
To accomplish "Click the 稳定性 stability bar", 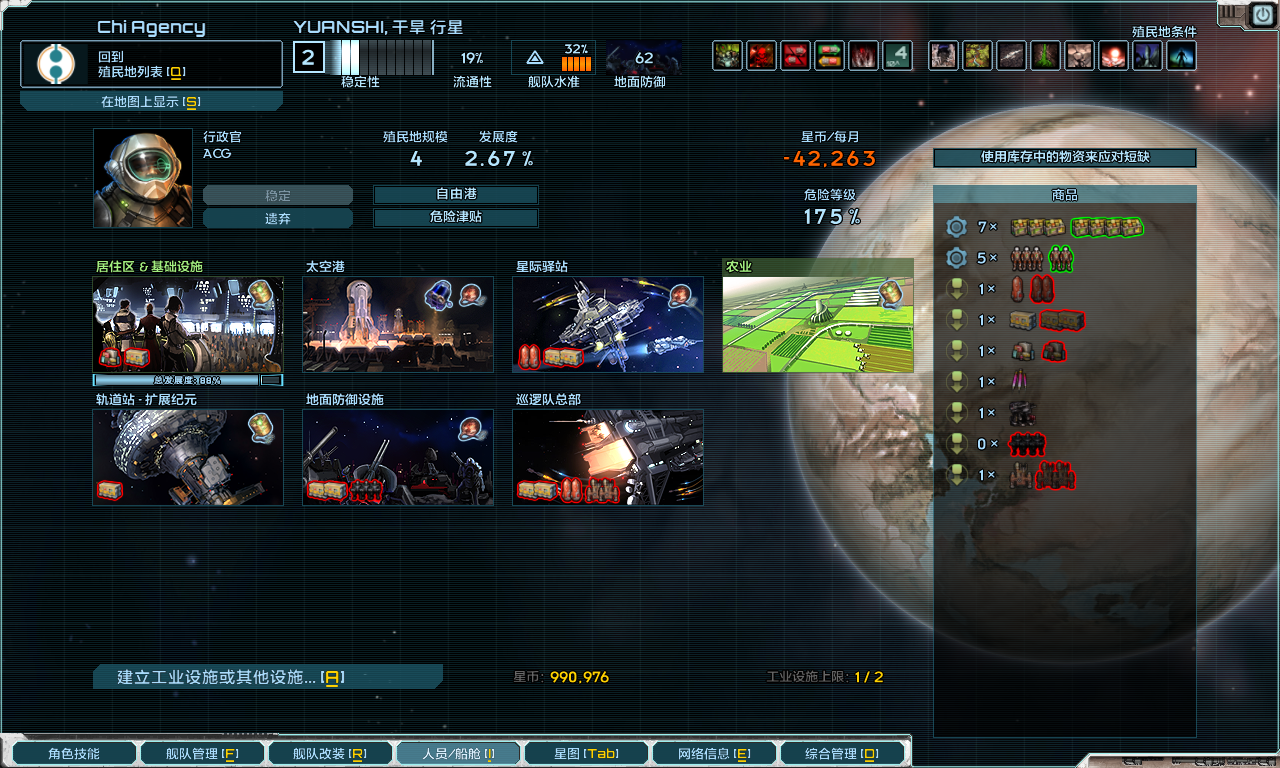I will (x=382, y=57).
